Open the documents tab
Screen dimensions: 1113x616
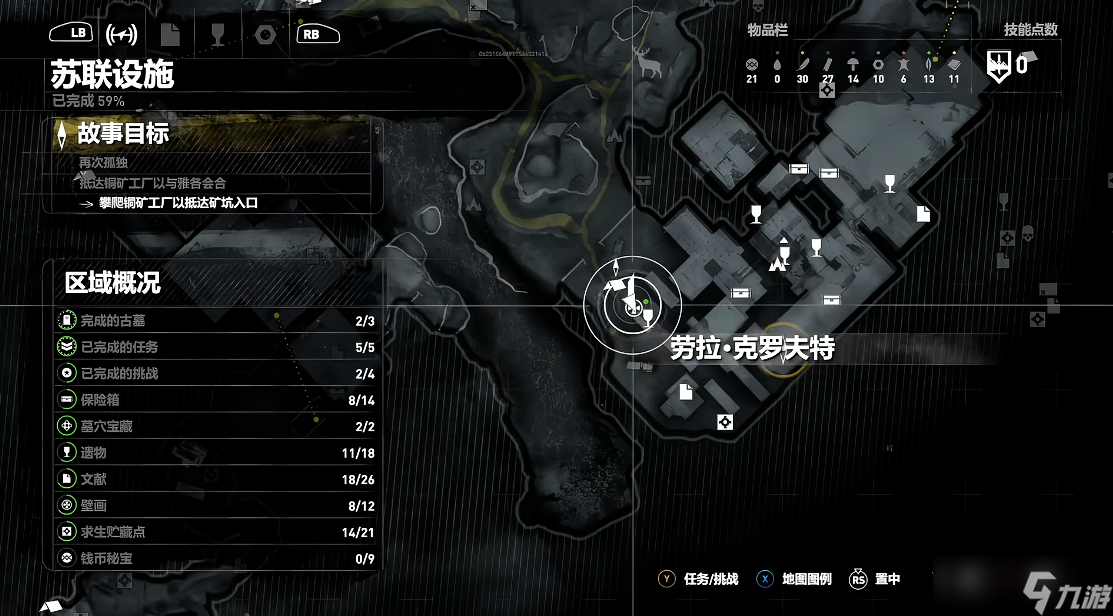tap(170, 33)
